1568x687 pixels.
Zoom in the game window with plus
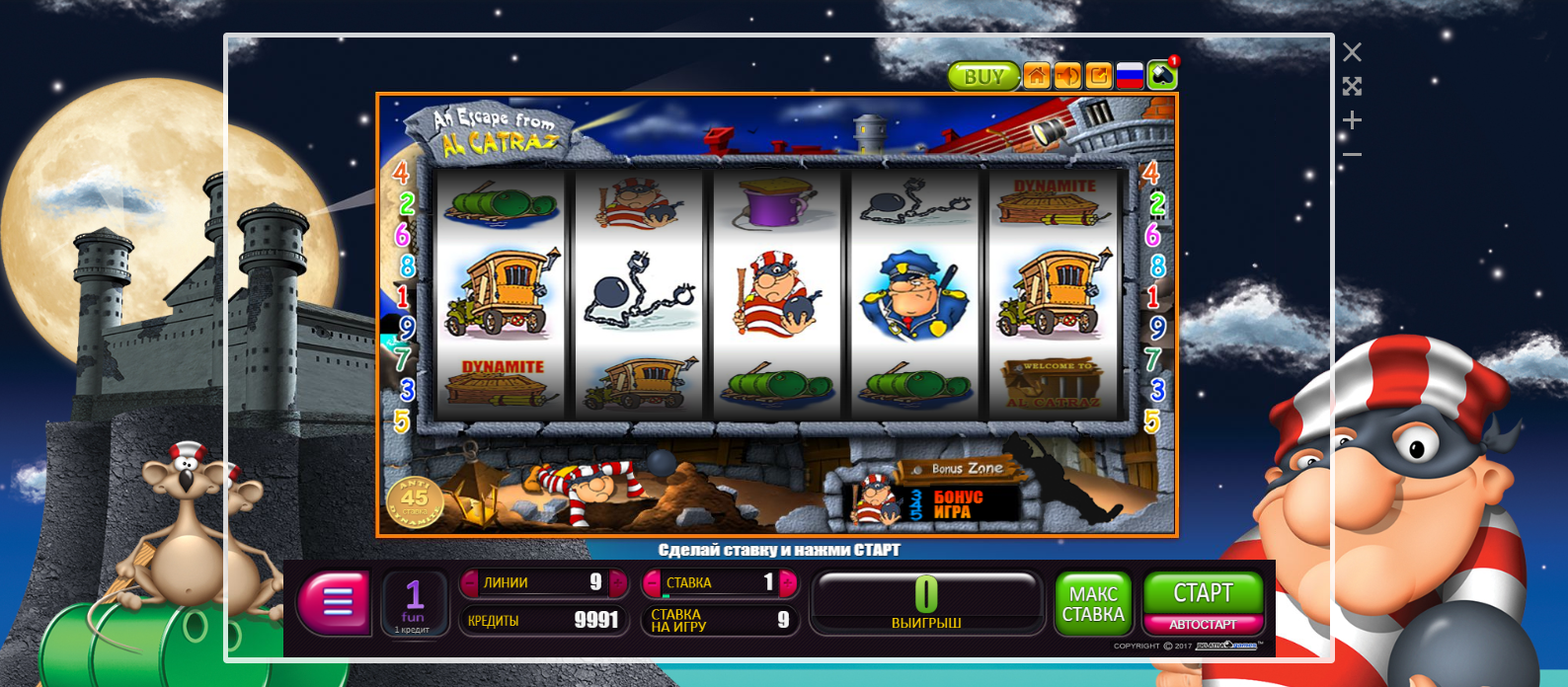click(1352, 120)
